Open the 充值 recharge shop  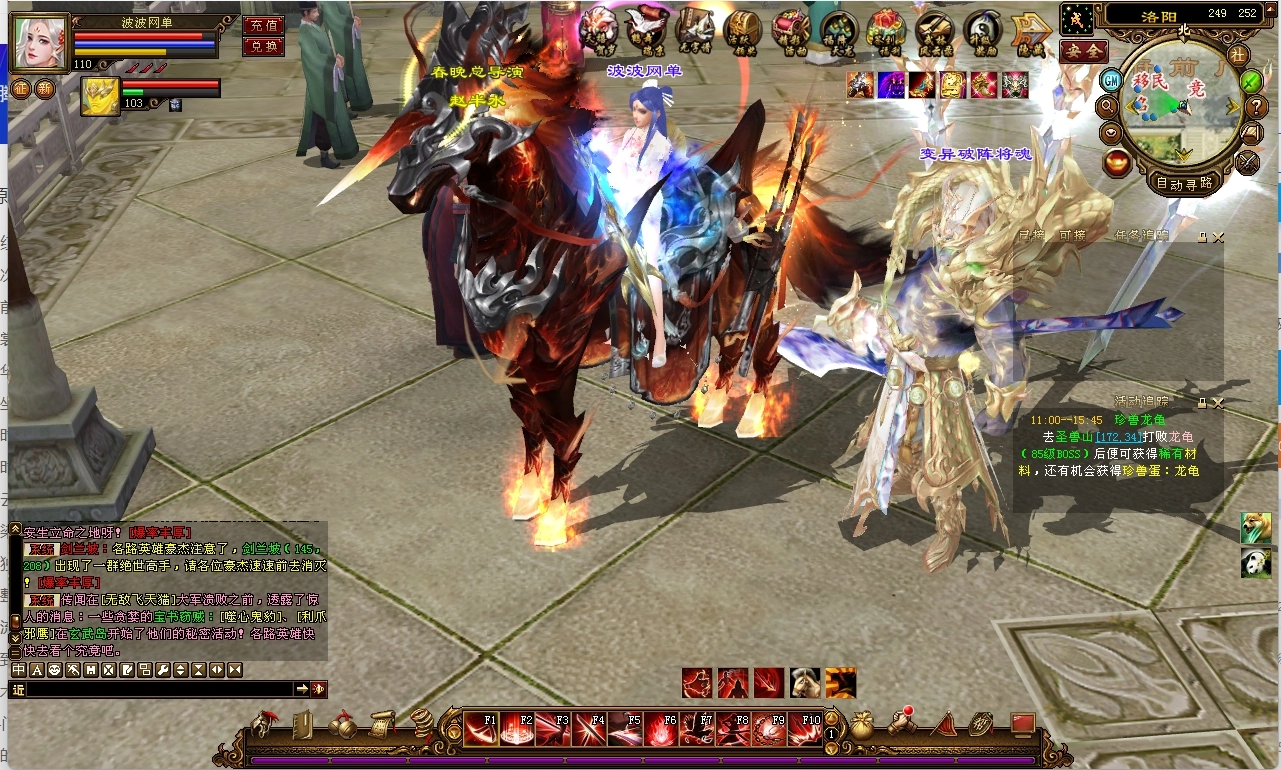tap(263, 25)
